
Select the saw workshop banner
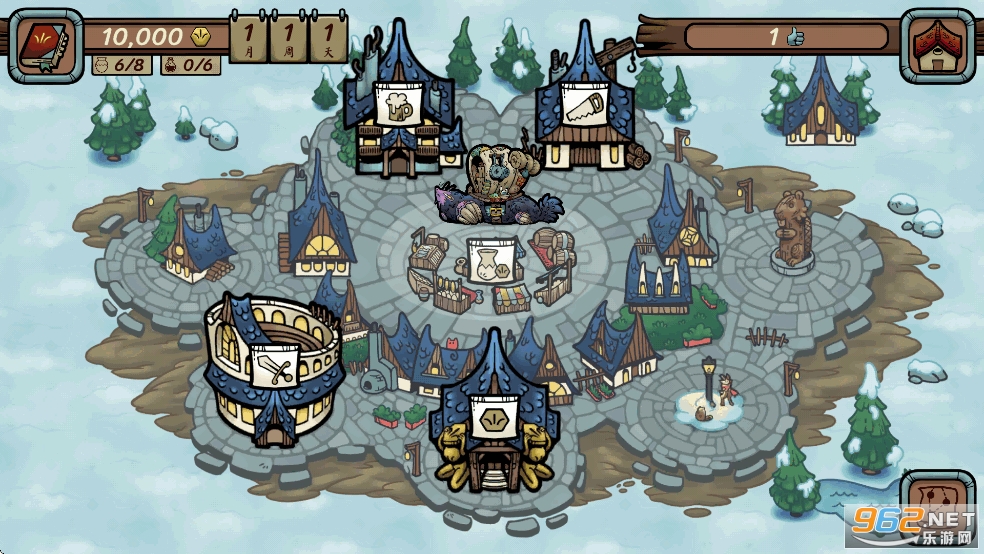tap(583, 103)
